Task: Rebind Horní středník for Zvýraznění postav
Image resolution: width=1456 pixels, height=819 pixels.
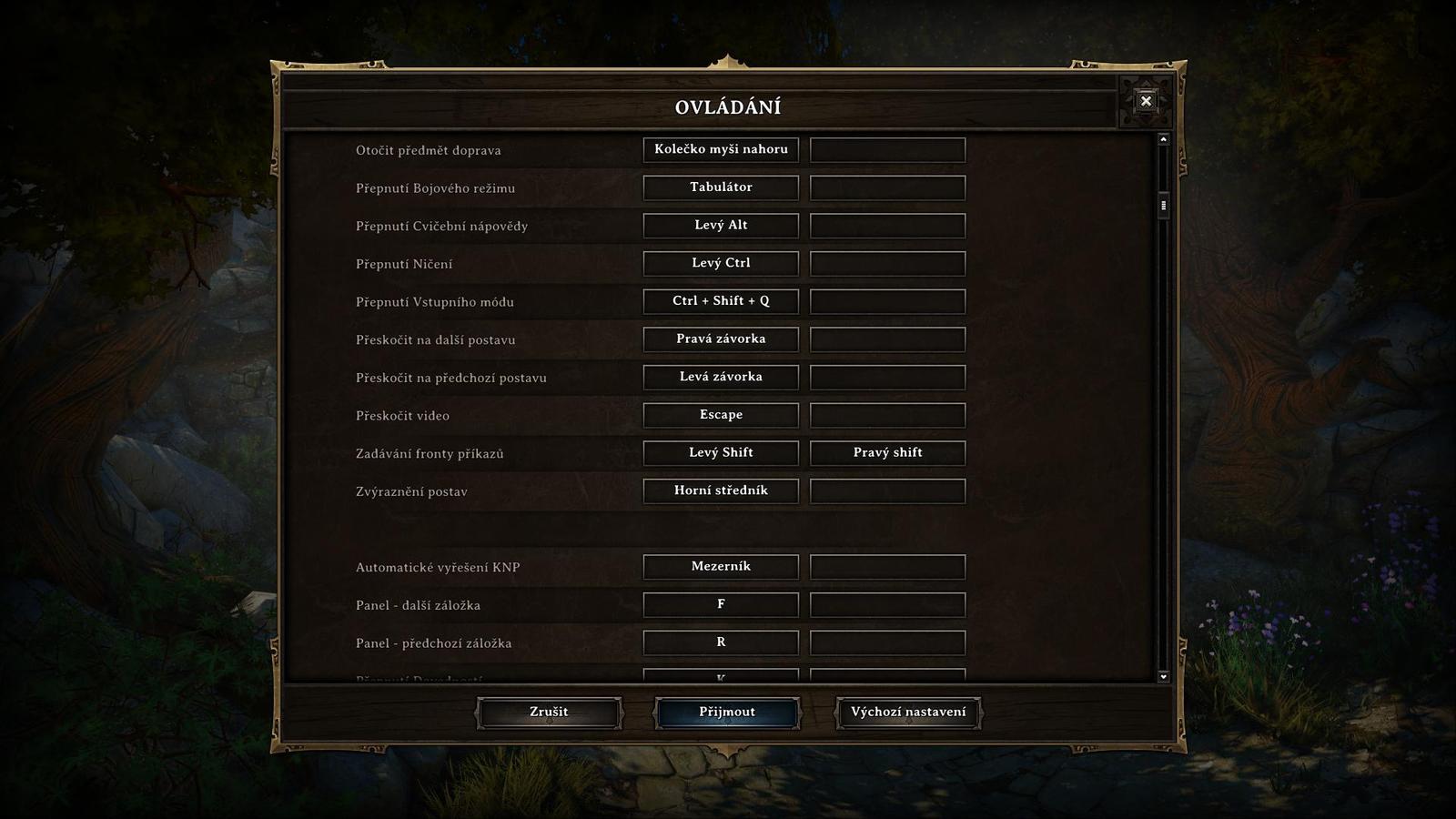Action: [721, 490]
